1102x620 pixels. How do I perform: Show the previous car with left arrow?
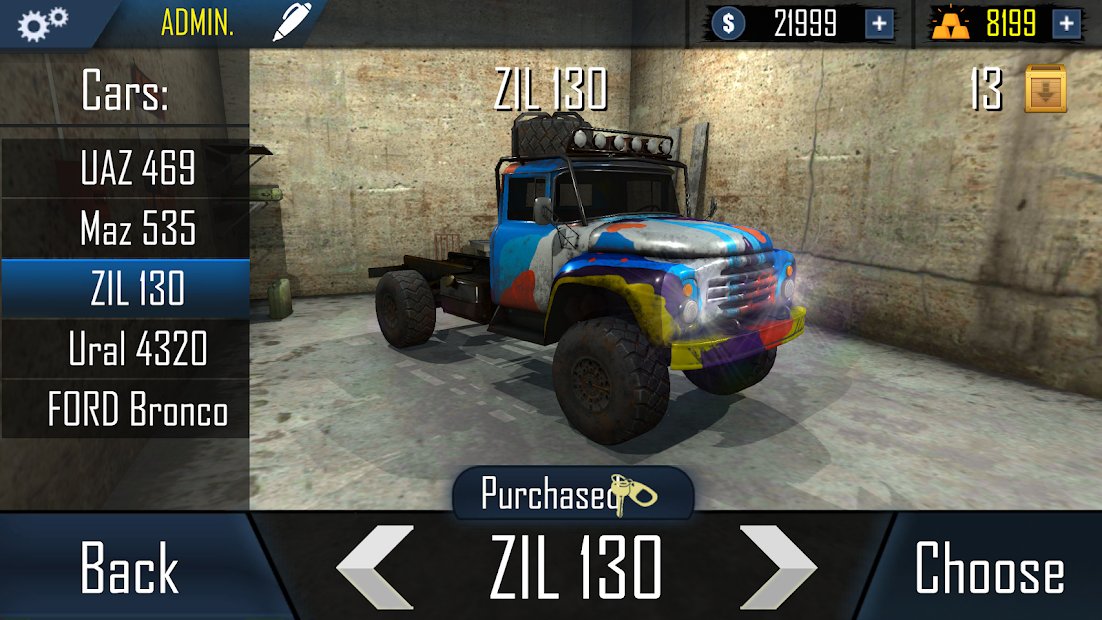376,567
